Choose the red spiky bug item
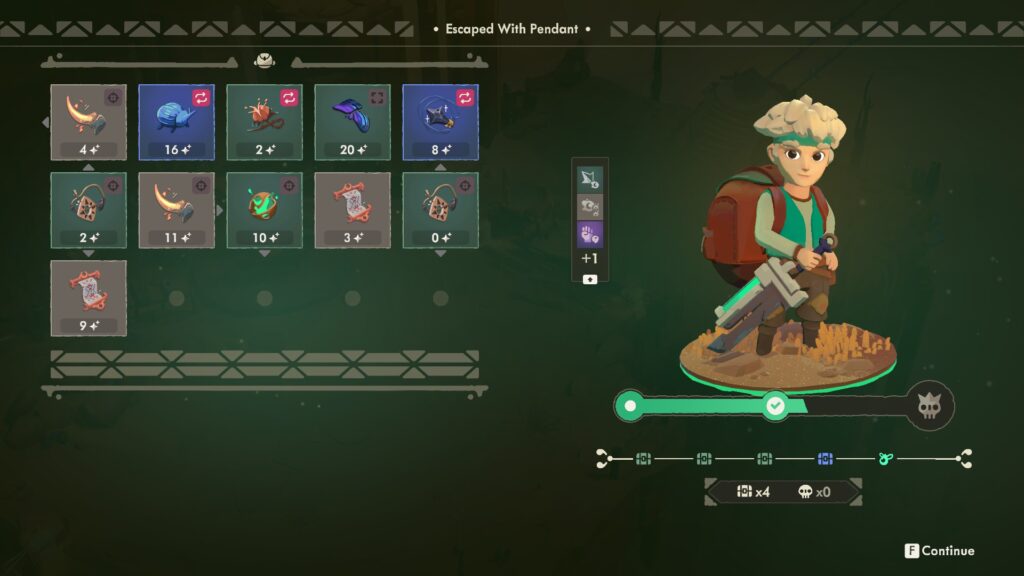The height and width of the screenshot is (576, 1024). click(265, 122)
